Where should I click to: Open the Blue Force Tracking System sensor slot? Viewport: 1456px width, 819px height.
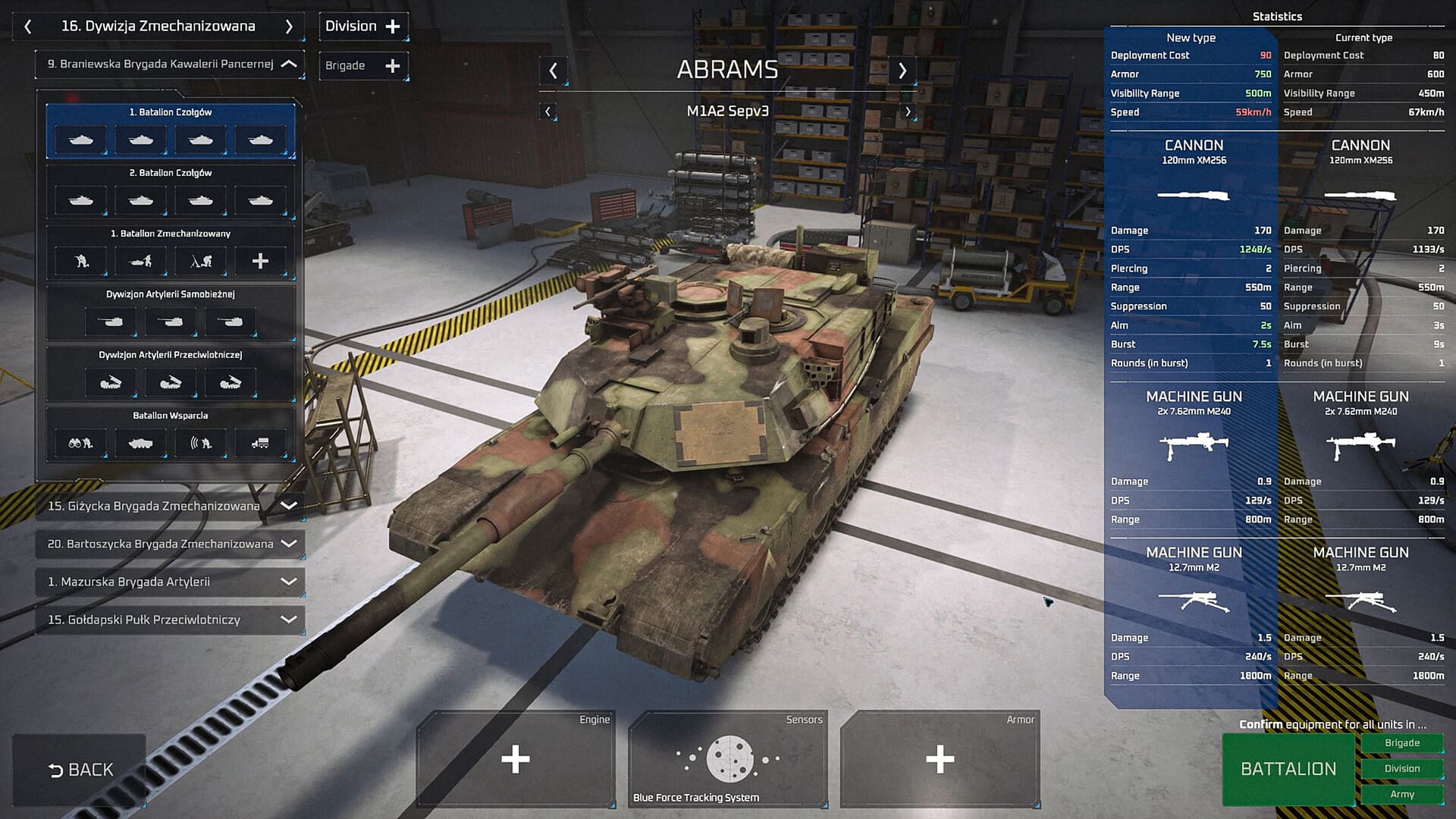pos(727,759)
